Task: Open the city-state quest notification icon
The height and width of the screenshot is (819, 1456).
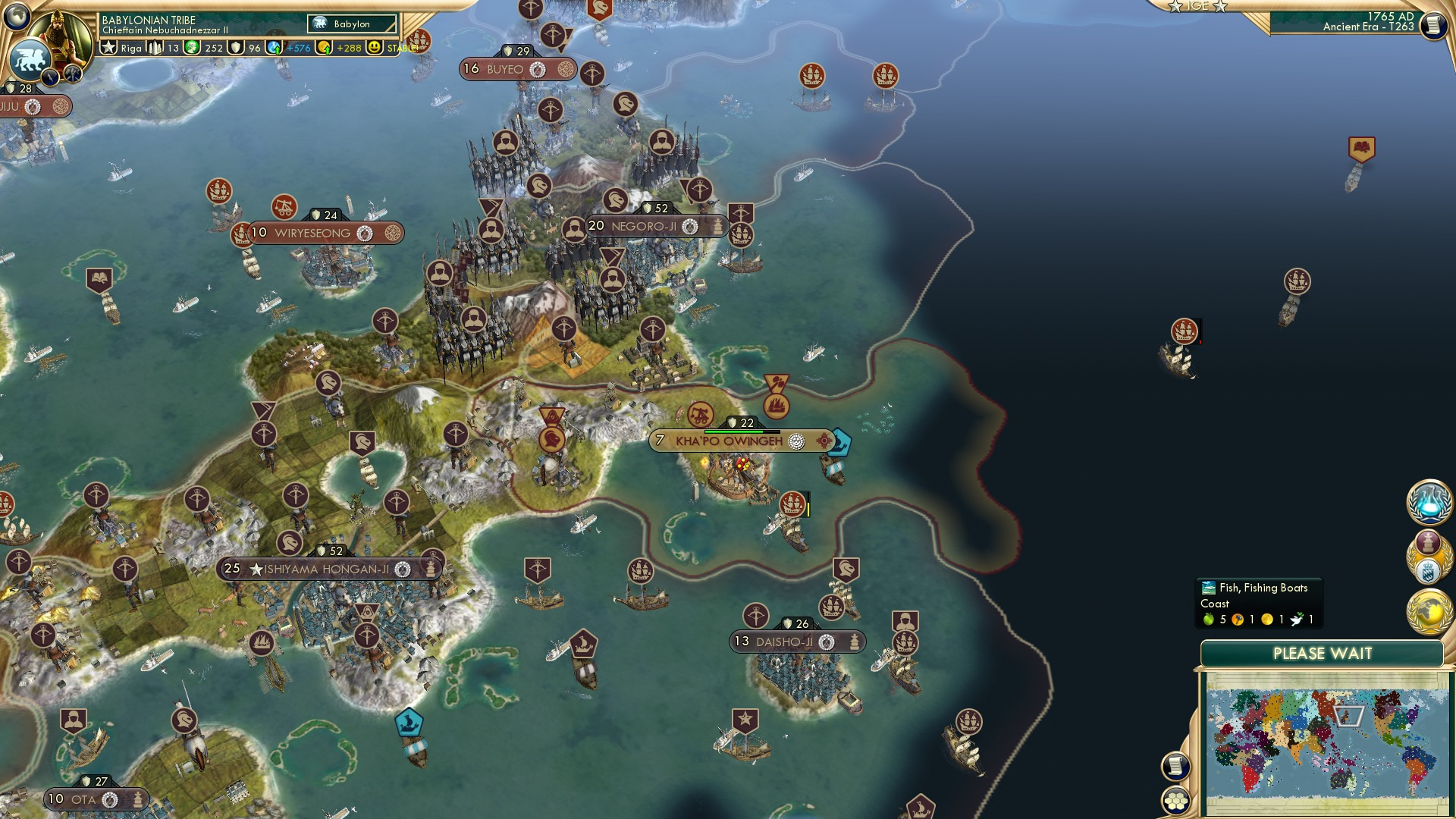Action: pyautogui.click(x=1429, y=557)
